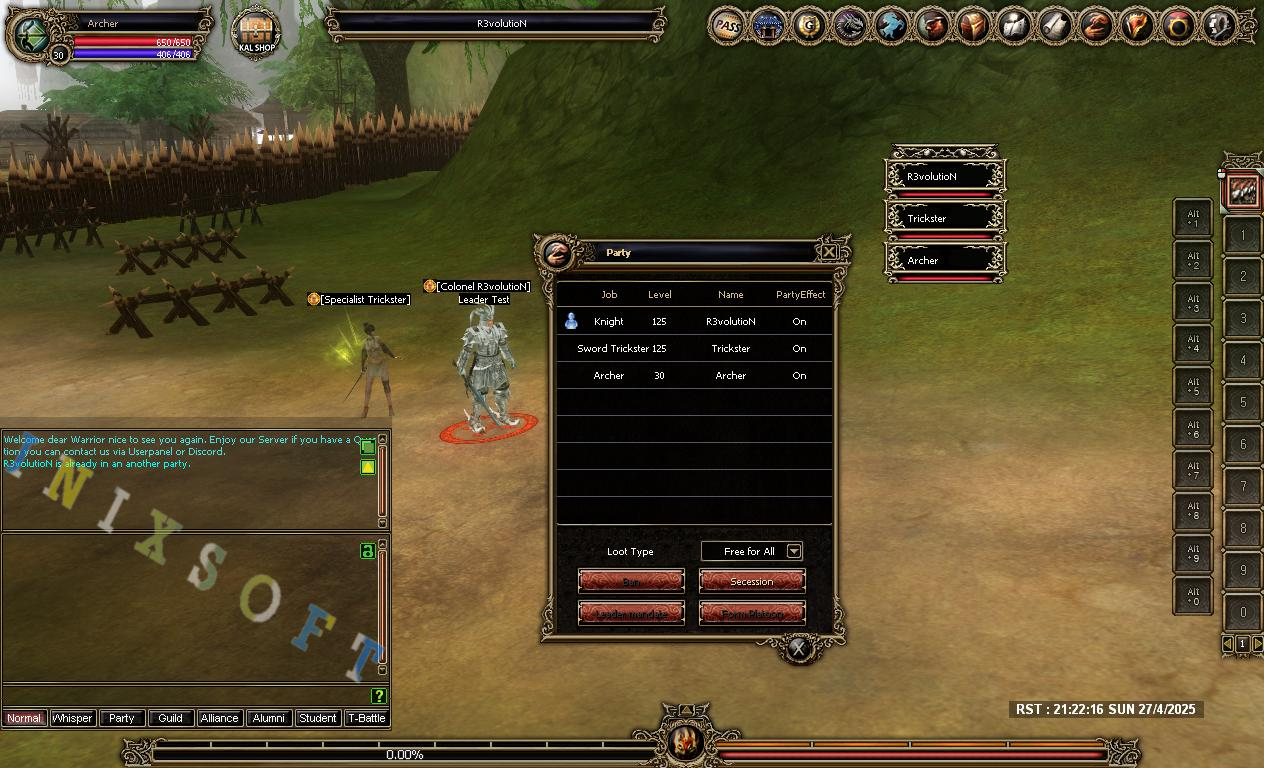This screenshot has width=1264, height=768.
Task: Switch chat to the Whisper tab
Action: click(72, 718)
